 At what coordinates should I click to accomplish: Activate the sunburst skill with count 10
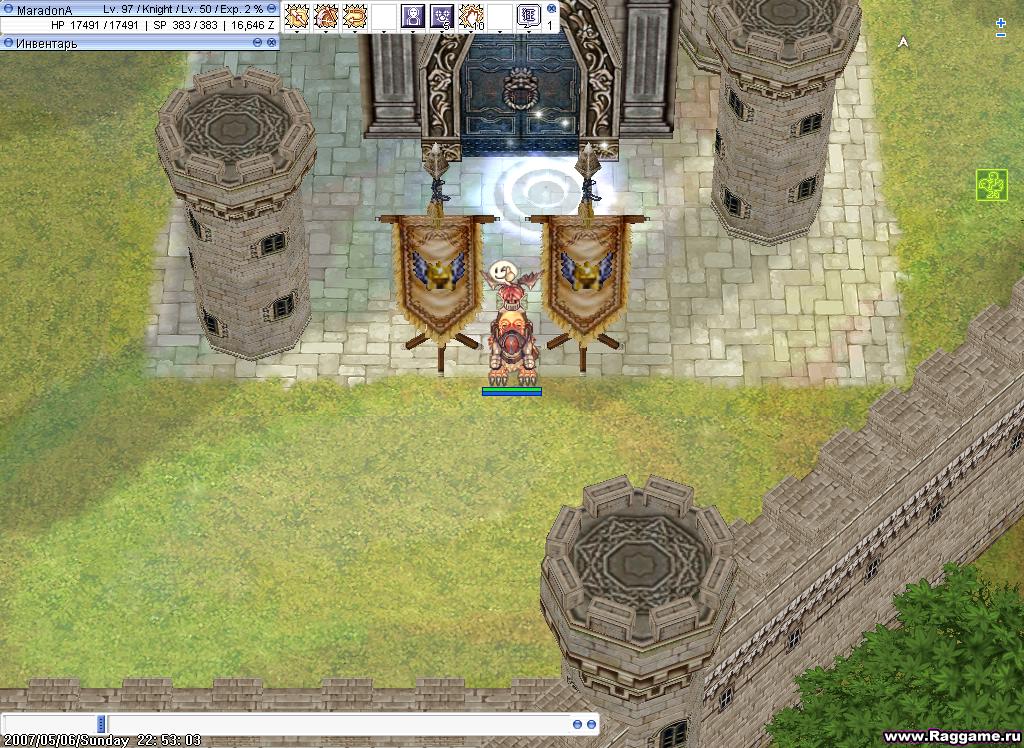[x=471, y=16]
